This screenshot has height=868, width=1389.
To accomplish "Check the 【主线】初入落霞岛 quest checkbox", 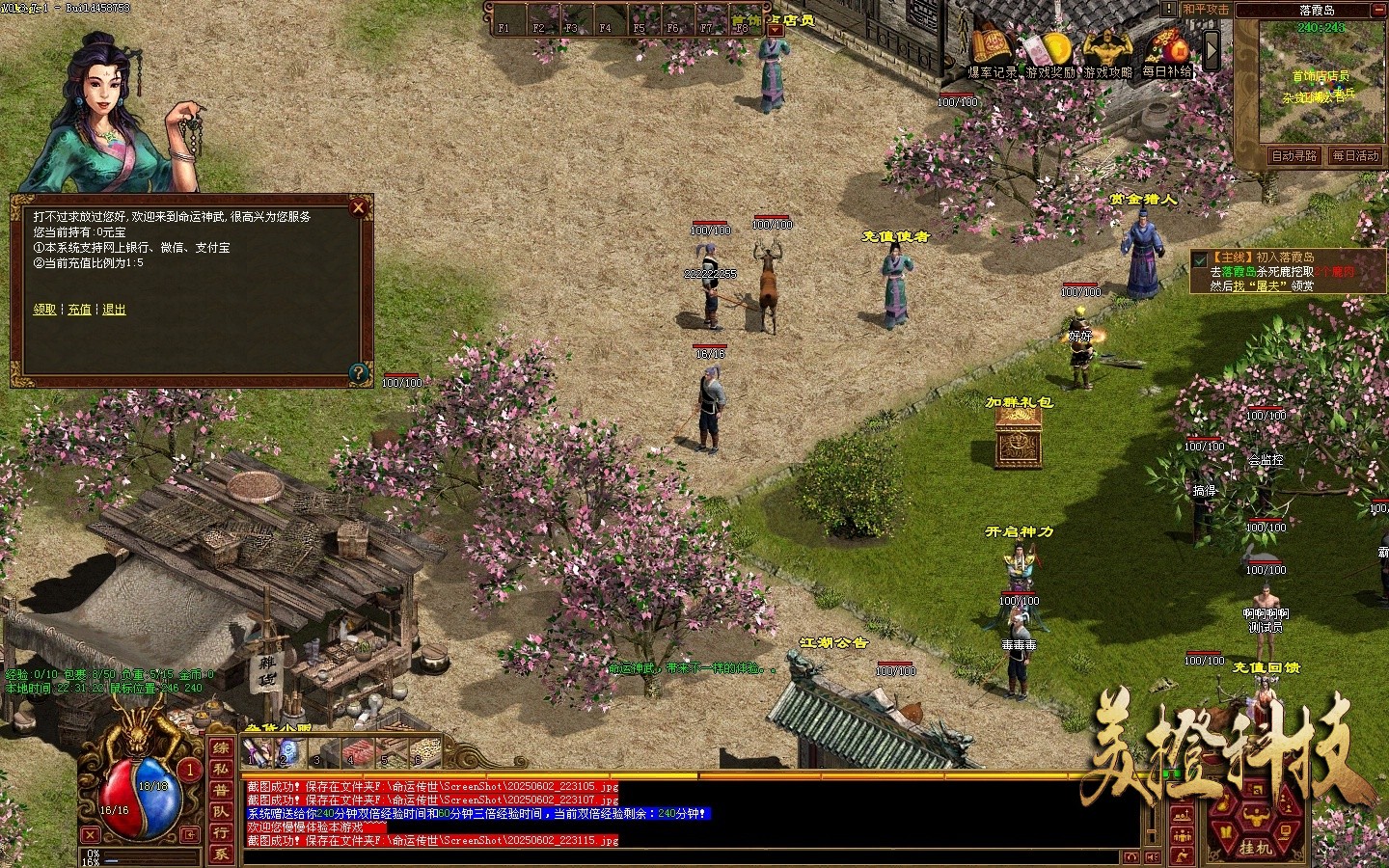I will tap(1199, 258).
